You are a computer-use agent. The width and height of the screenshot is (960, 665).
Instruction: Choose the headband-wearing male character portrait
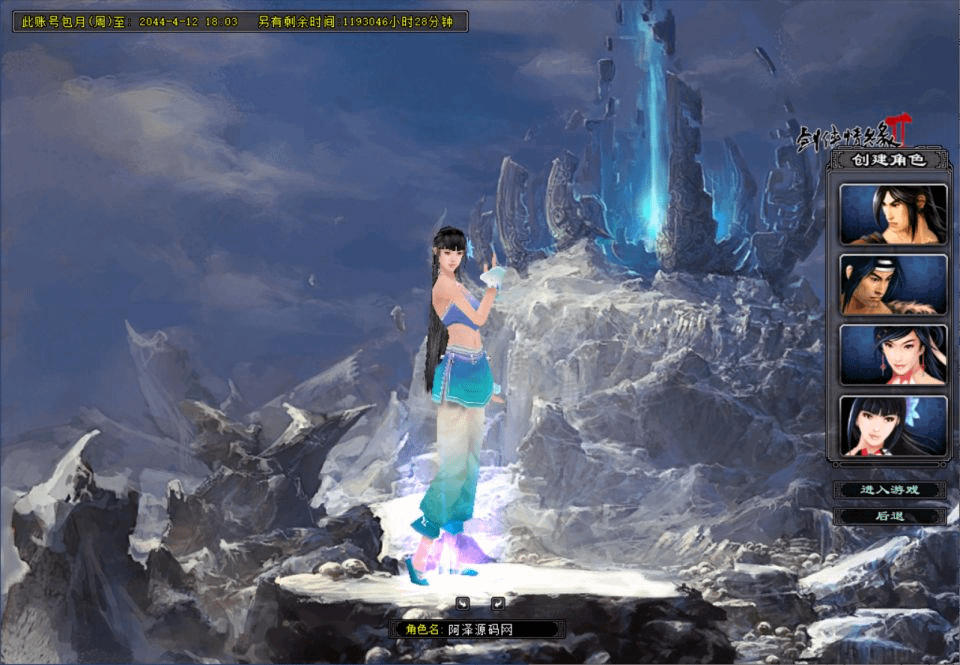[893, 285]
